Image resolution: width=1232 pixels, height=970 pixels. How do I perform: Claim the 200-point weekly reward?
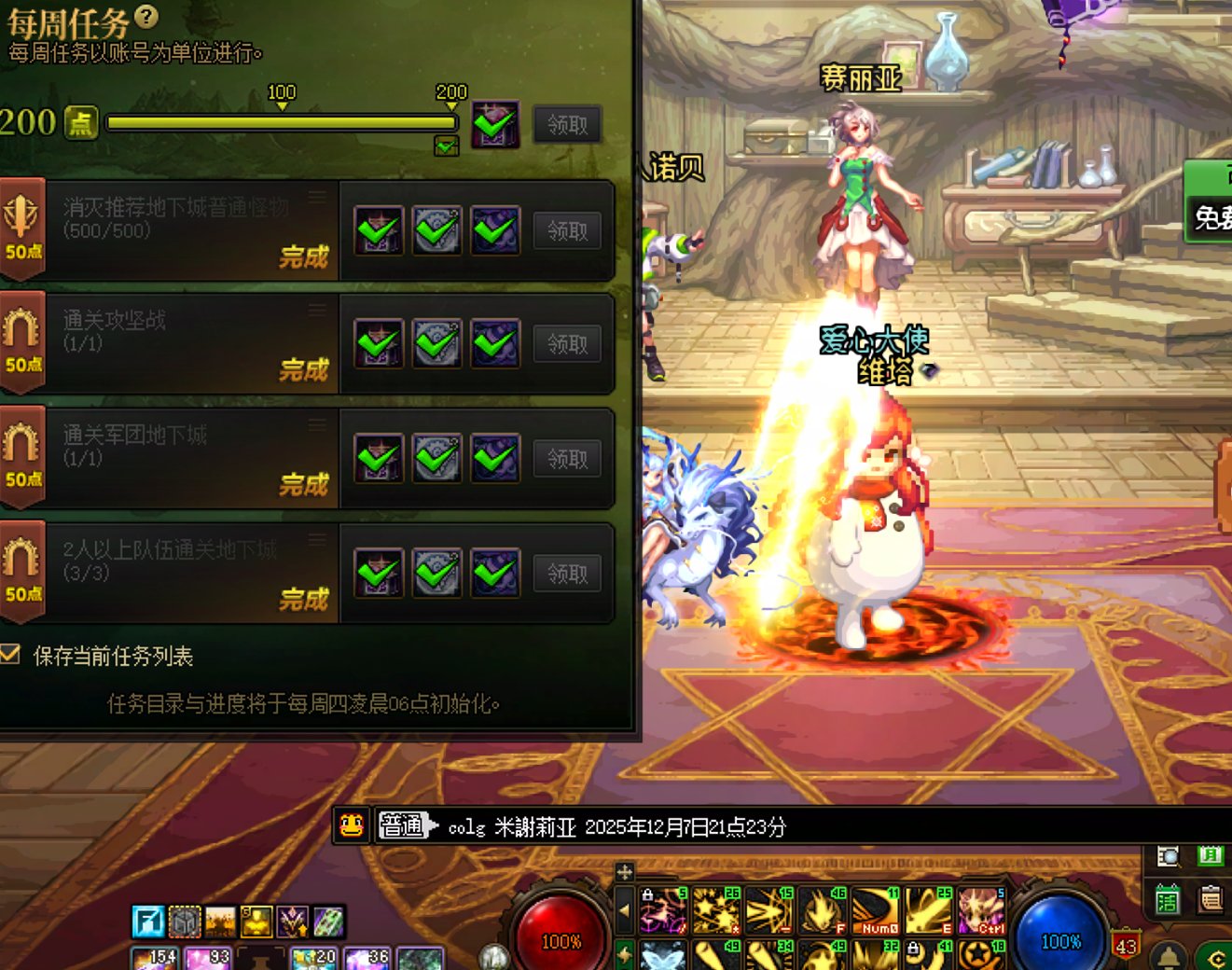[x=567, y=124]
